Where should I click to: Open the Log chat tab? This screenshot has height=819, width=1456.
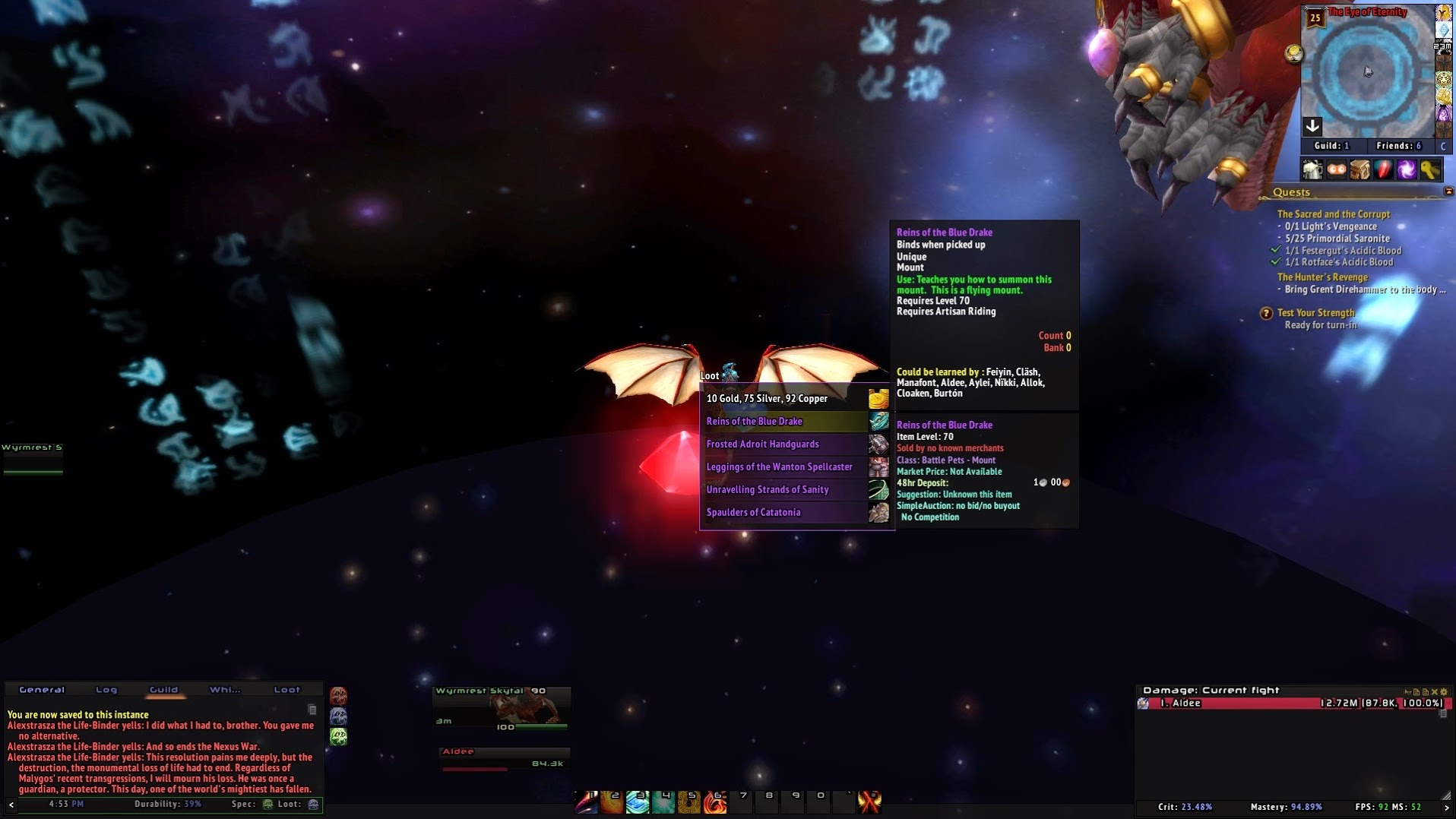(x=106, y=690)
